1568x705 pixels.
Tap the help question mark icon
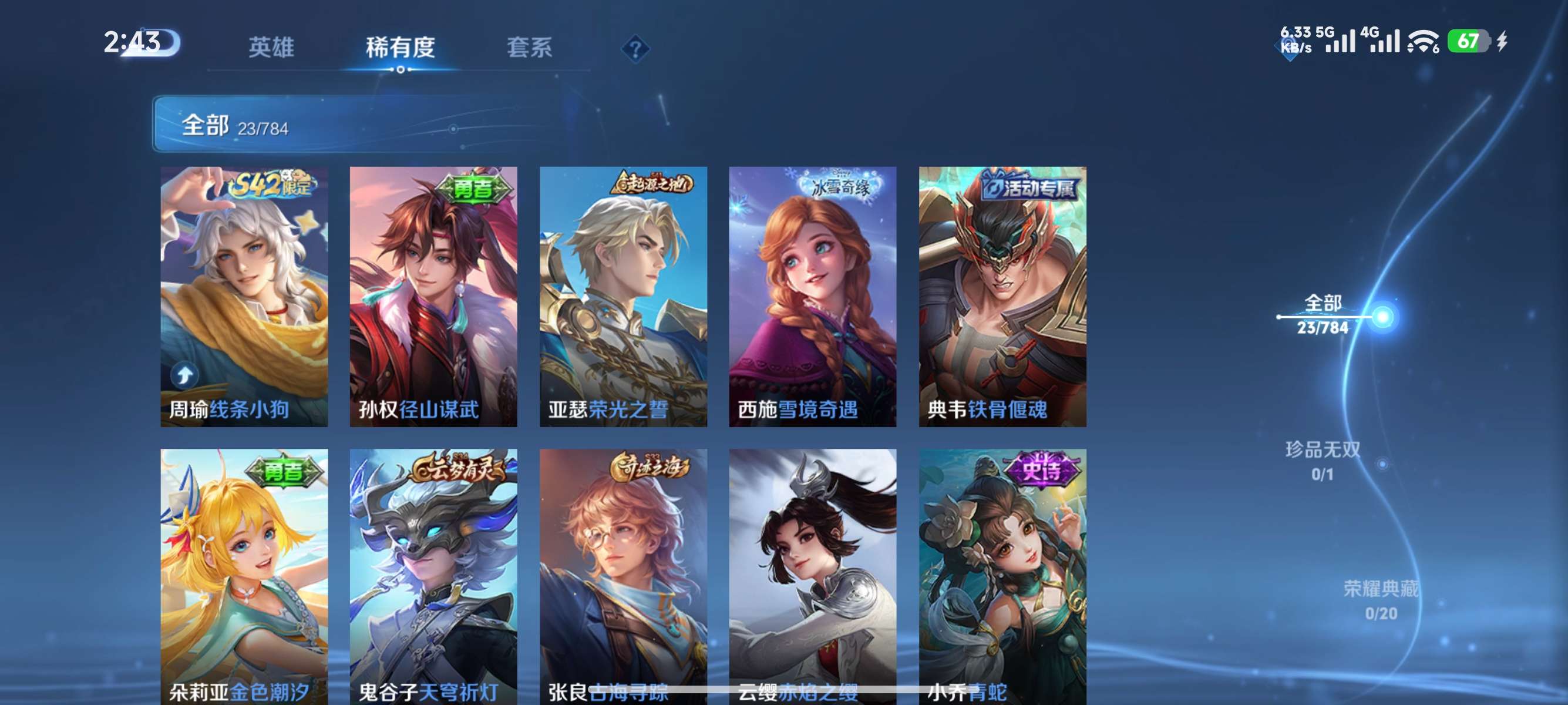(635, 49)
